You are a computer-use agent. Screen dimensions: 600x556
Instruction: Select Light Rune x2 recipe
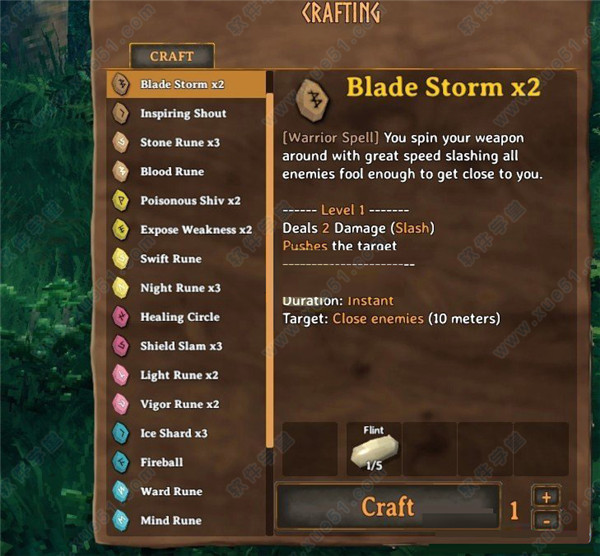point(179,375)
